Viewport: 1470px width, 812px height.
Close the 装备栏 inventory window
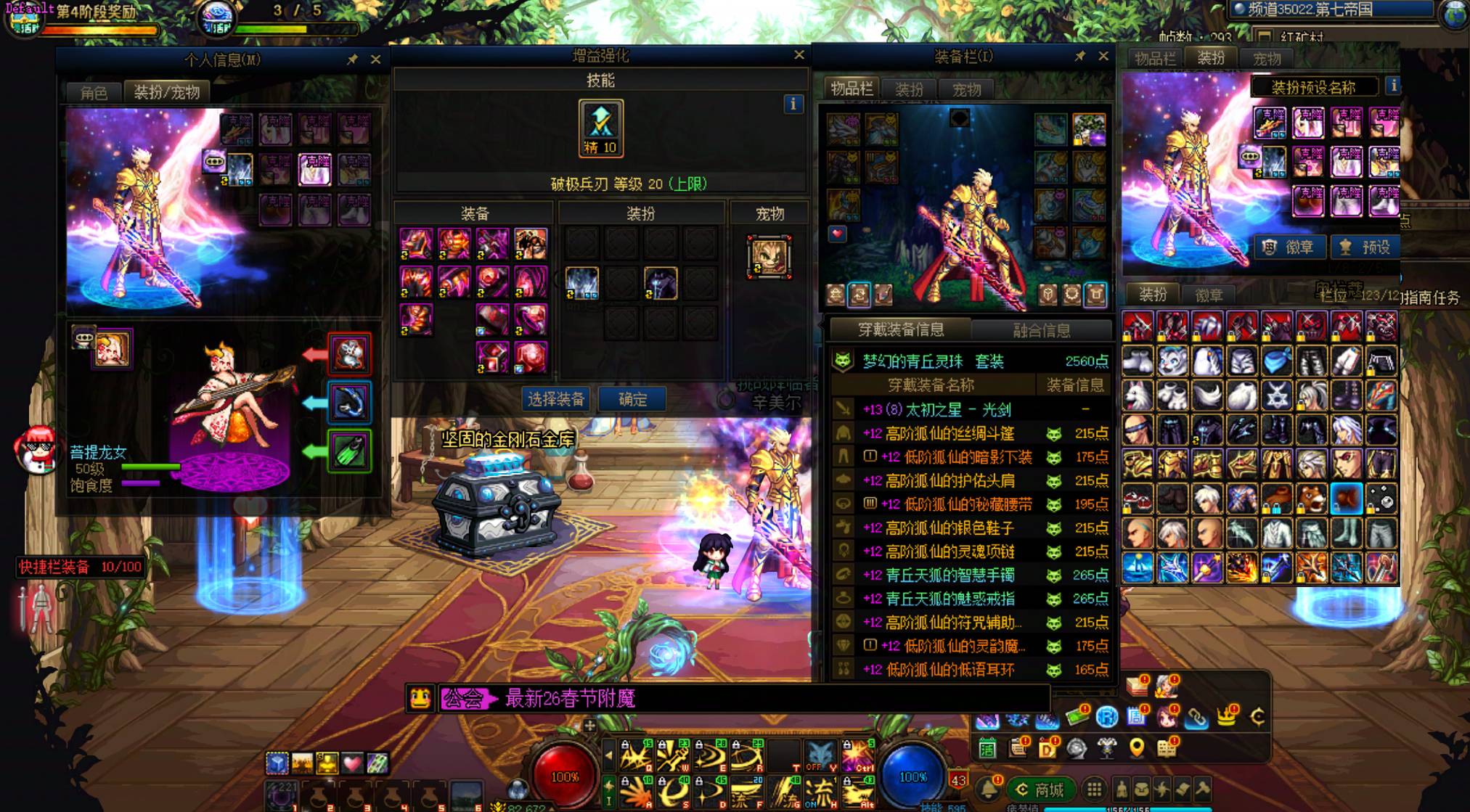[1103, 56]
